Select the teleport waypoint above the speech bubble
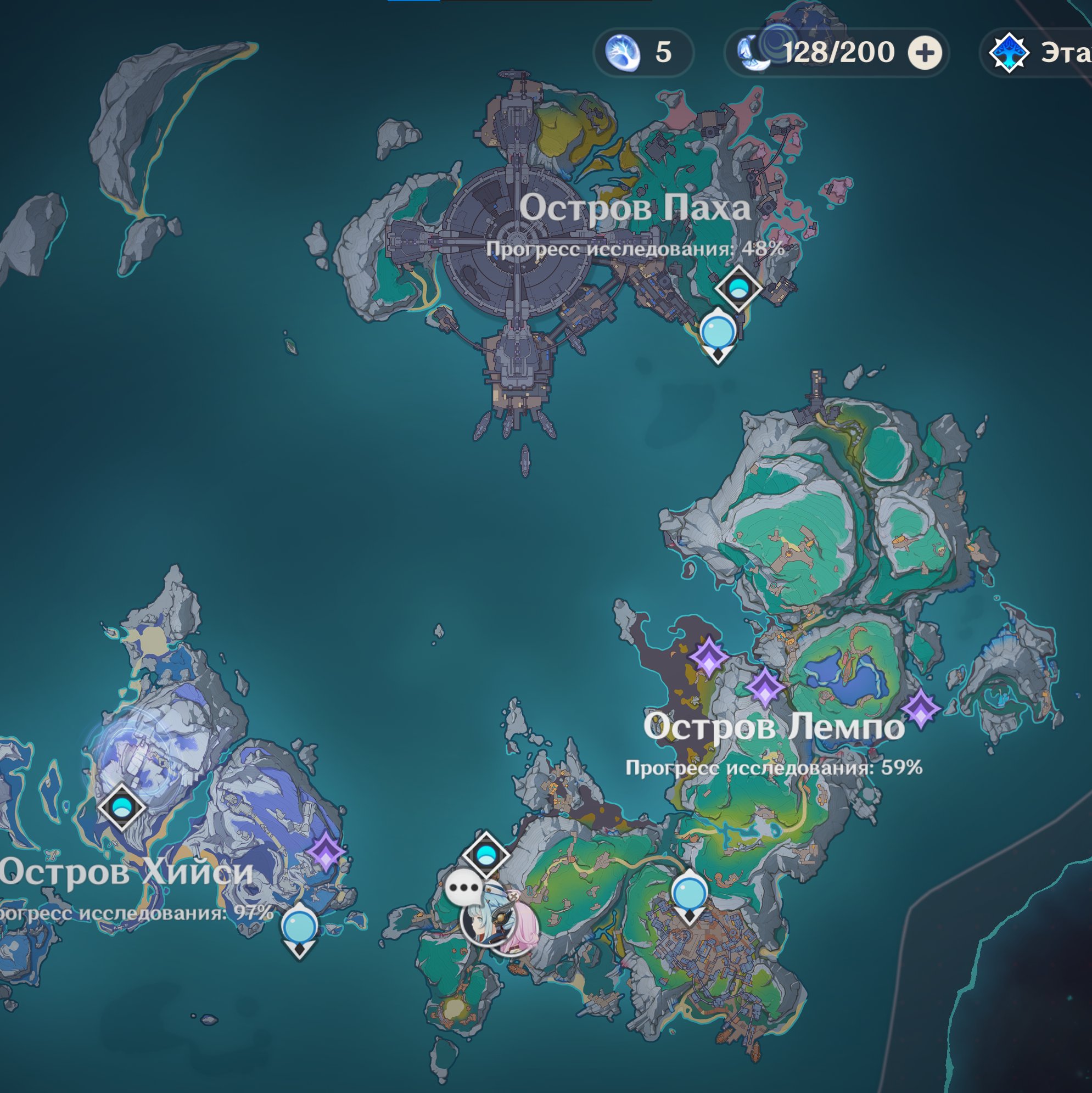 click(x=485, y=854)
